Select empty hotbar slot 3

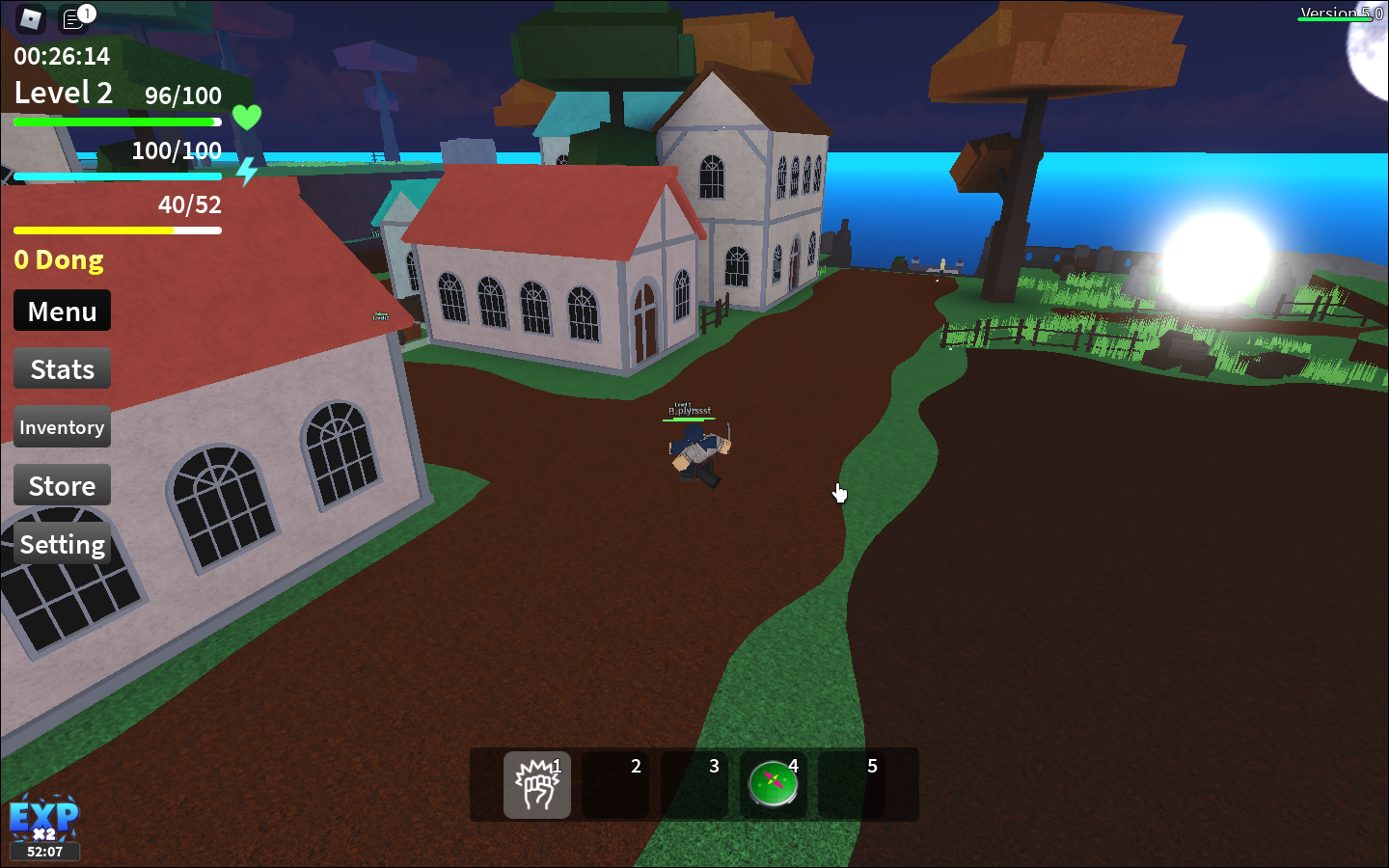tap(694, 785)
